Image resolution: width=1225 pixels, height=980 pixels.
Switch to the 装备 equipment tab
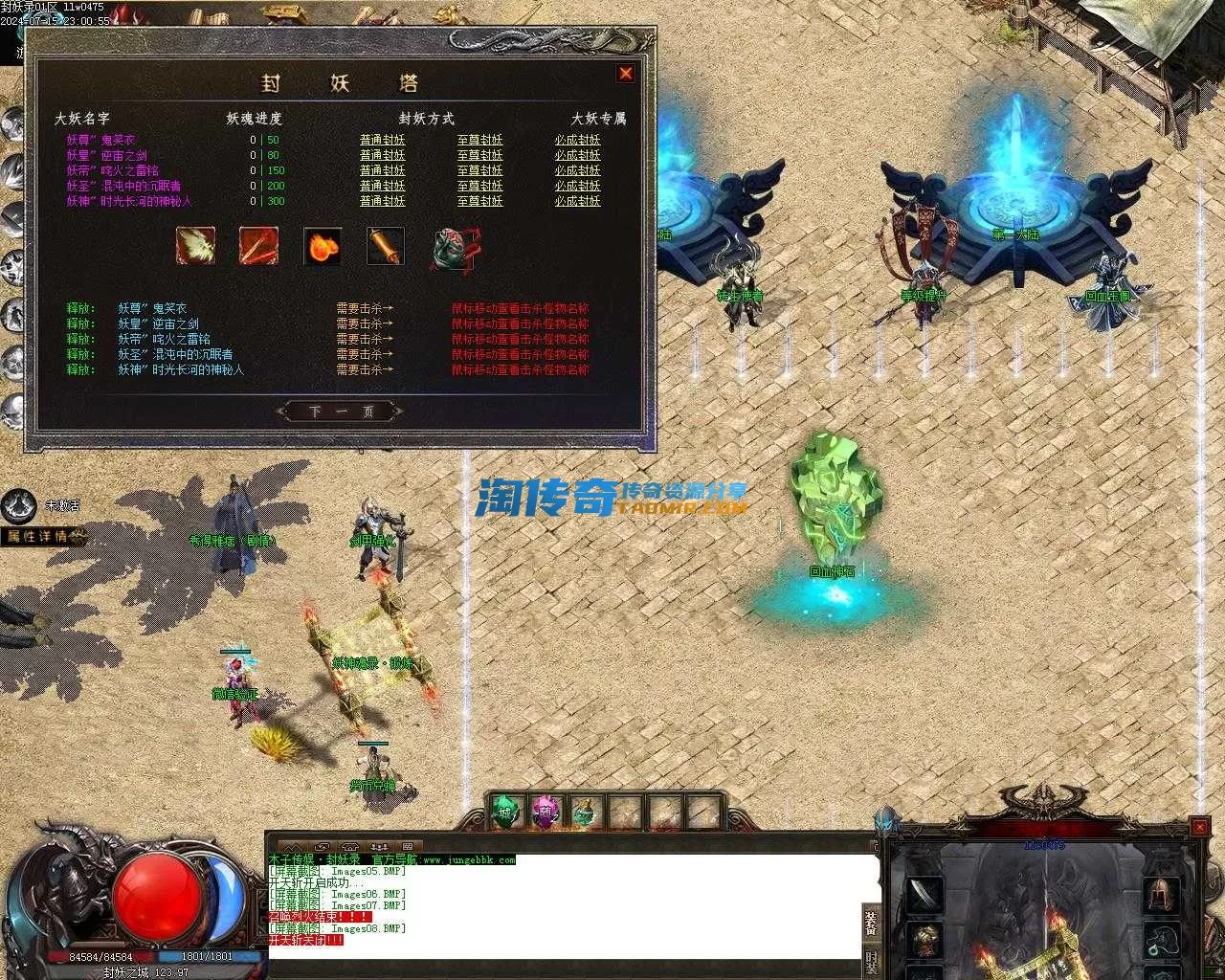(x=871, y=921)
